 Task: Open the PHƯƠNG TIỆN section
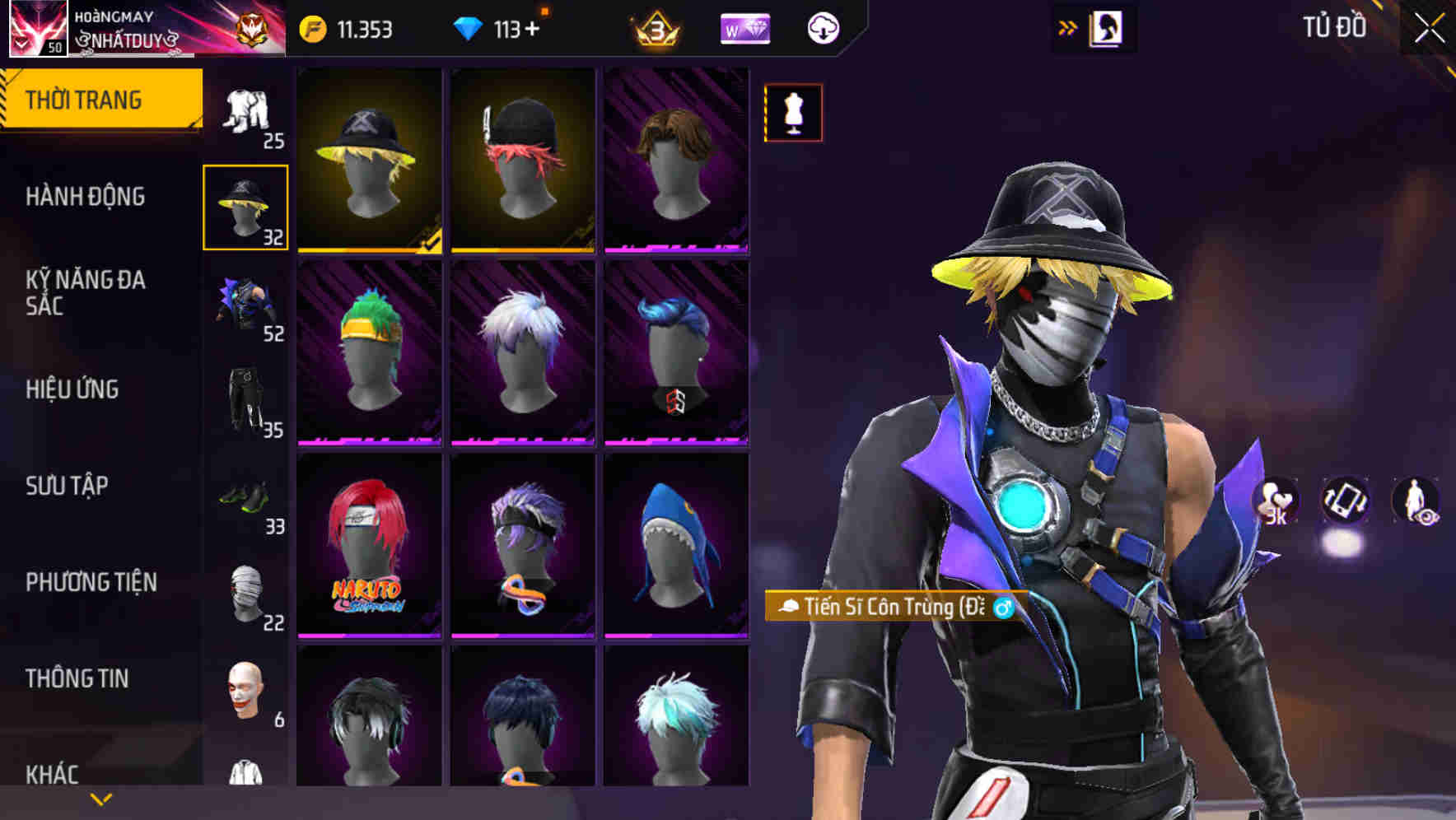91,581
